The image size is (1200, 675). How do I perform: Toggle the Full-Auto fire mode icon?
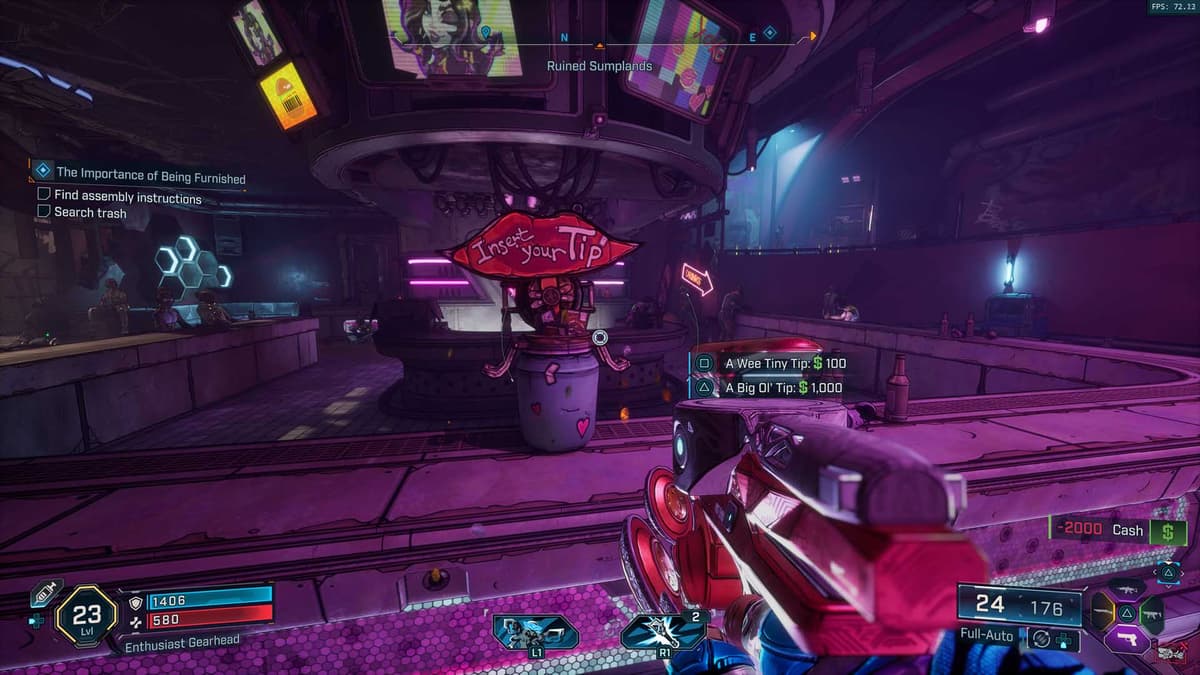pyautogui.click(x=1041, y=637)
